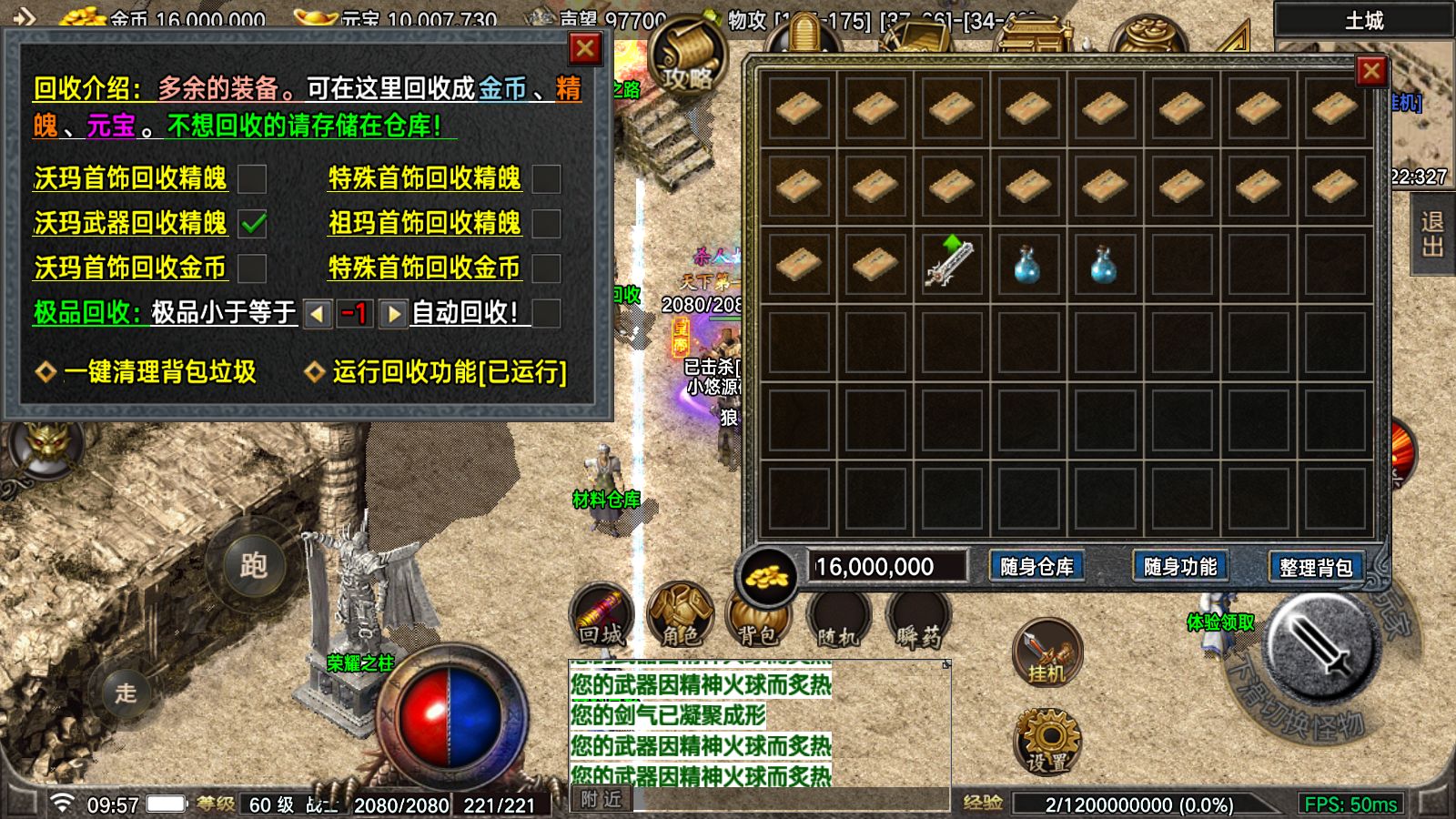
Task: Increase the 极品 threshold with right arrow
Action: pos(393,314)
